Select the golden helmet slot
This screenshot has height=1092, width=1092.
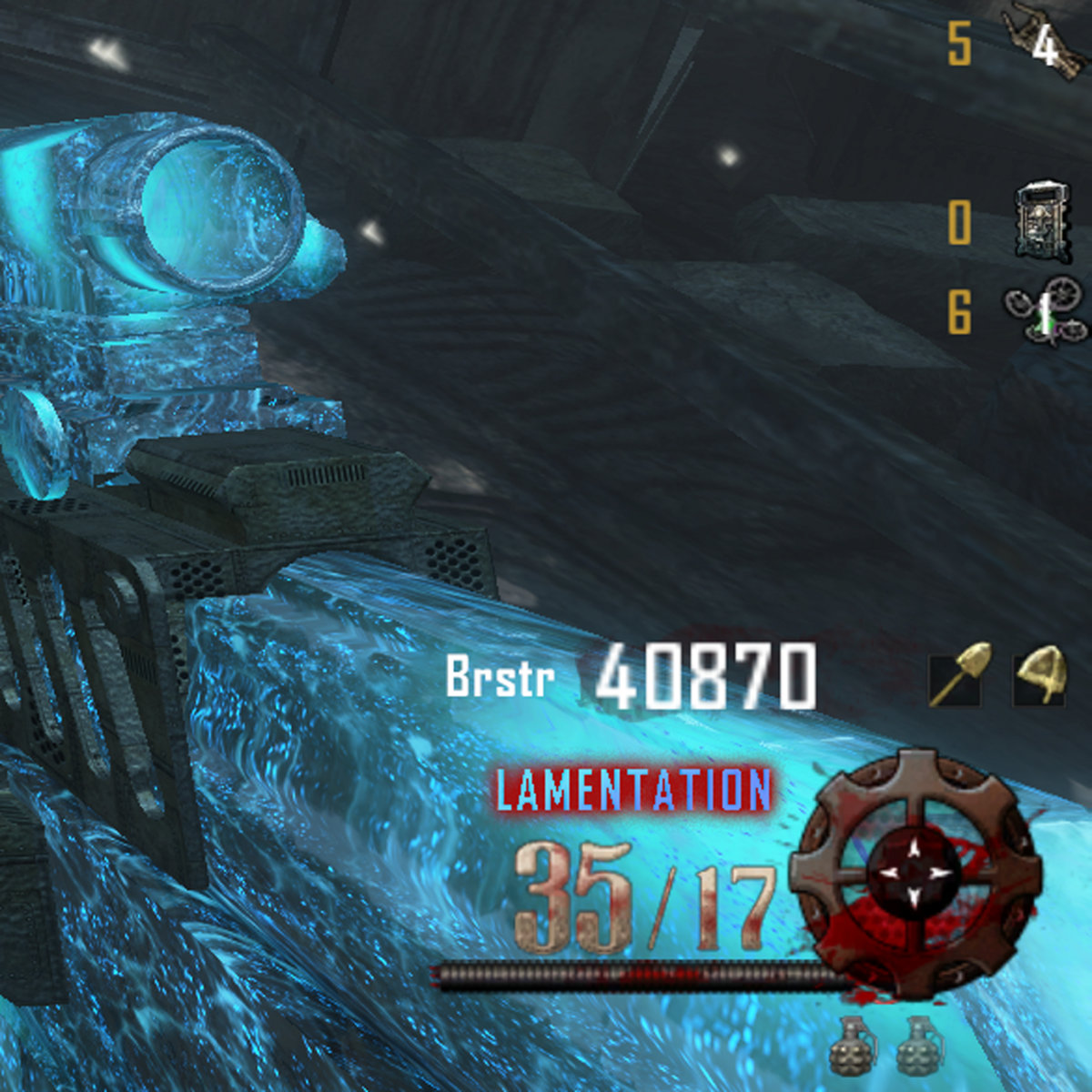point(1039,674)
